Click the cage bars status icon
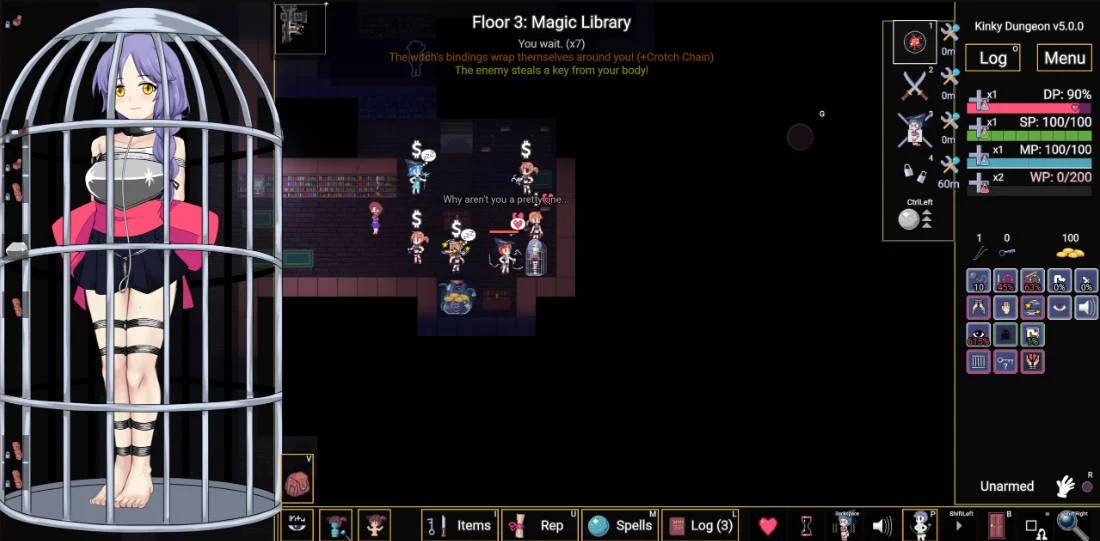Image resolution: width=1100 pixels, height=541 pixels. click(979, 361)
